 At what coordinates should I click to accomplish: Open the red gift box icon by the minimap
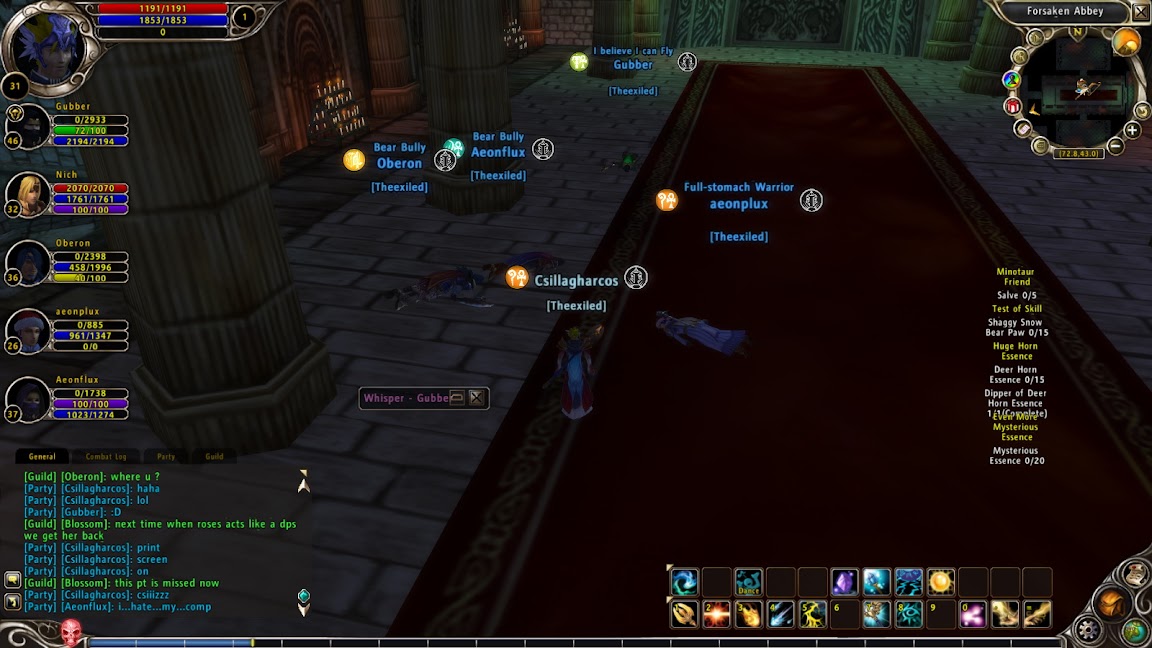[1013, 106]
